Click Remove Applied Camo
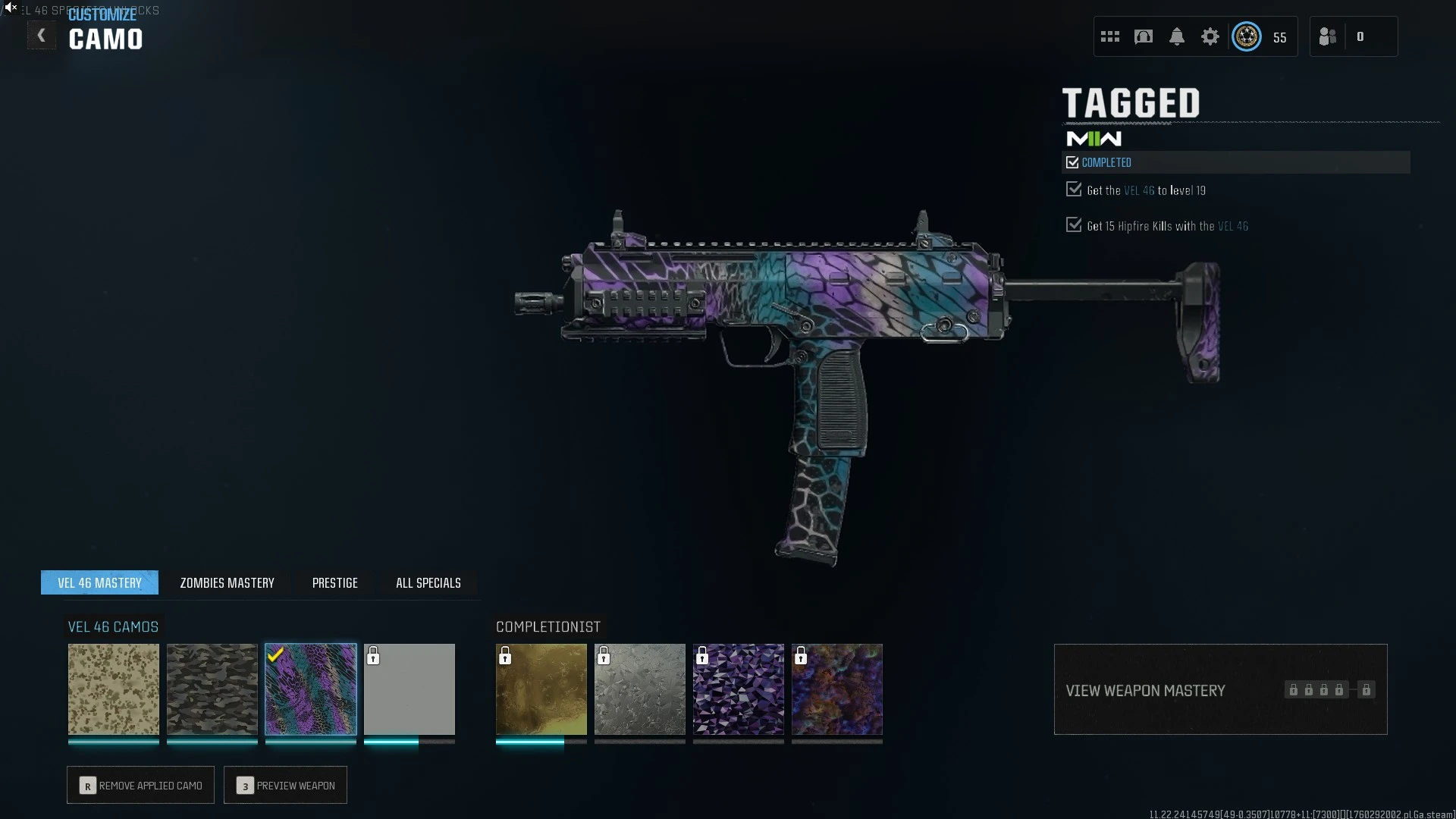 [x=140, y=785]
